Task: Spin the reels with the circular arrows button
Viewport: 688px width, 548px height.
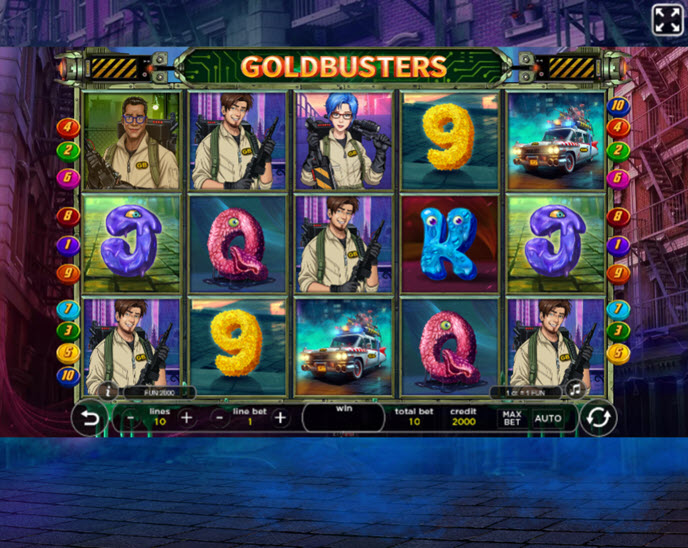Action: tap(597, 418)
